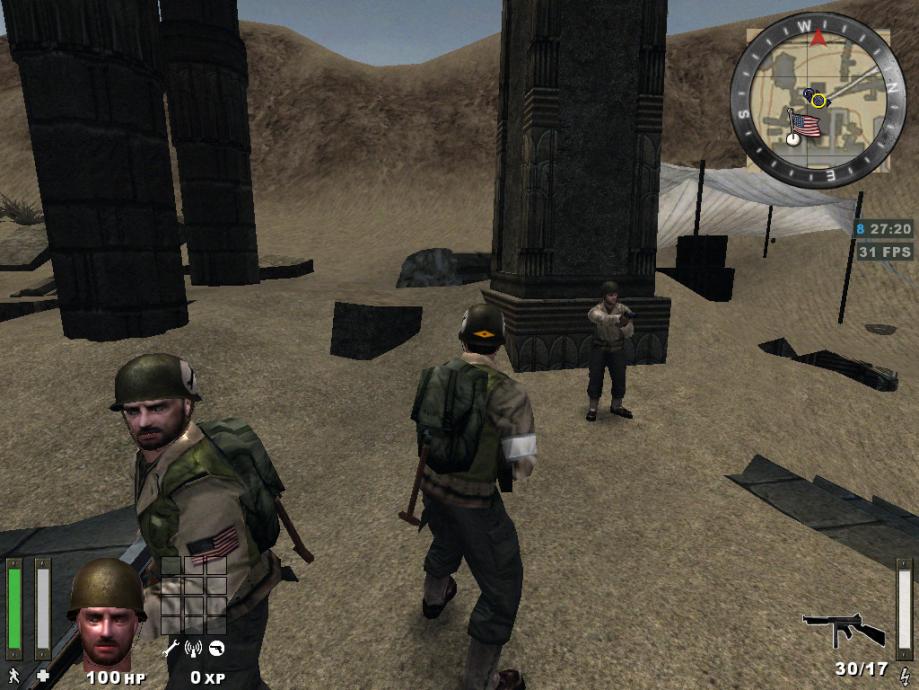Select the American flag marker on the minimap
This screenshot has width=919, height=690.
(x=804, y=125)
